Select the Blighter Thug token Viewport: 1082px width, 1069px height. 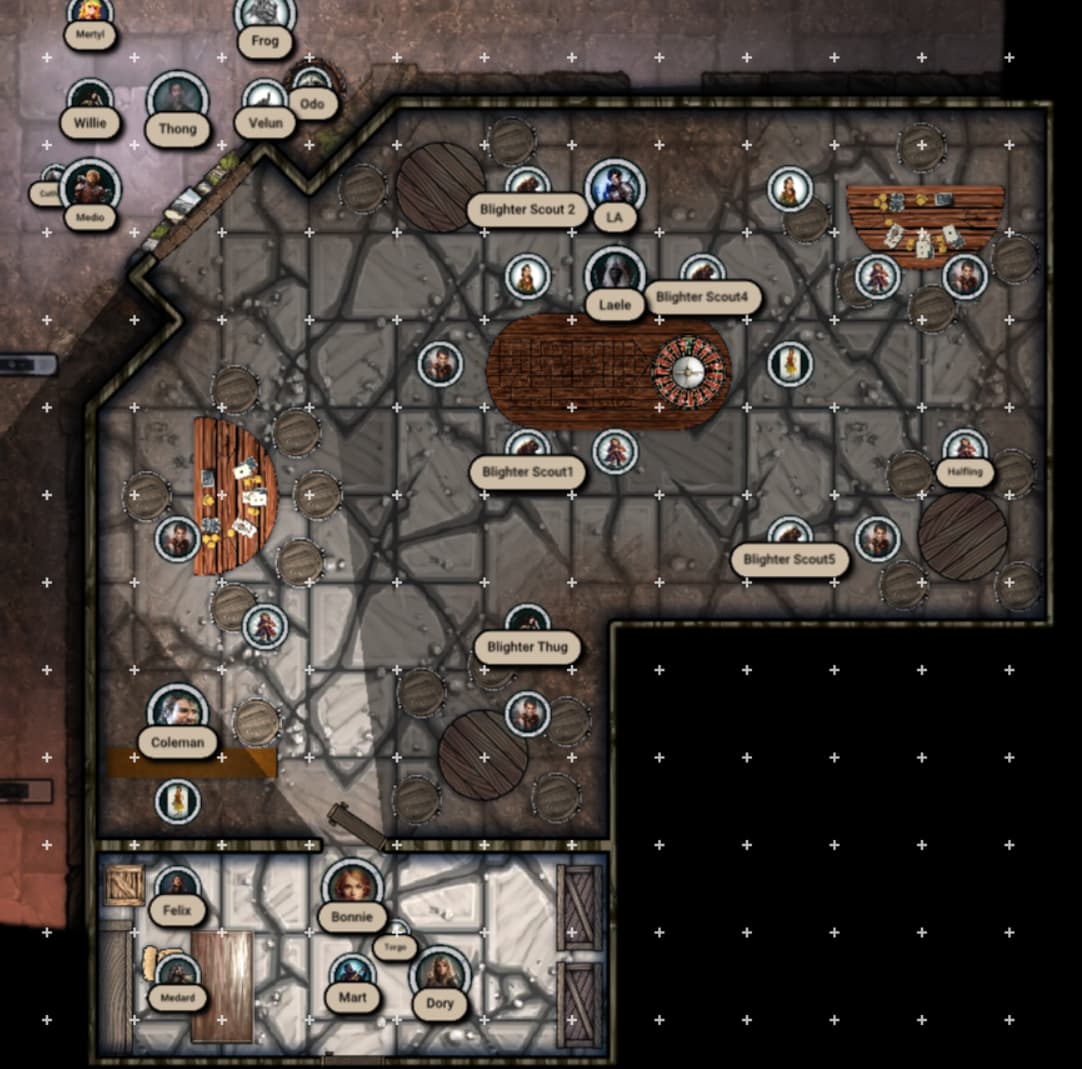pos(527,623)
